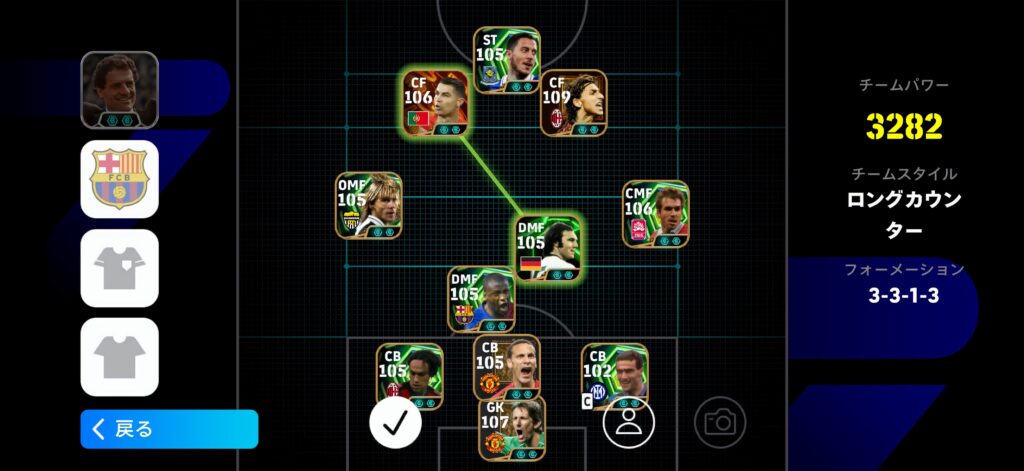The height and width of the screenshot is (471, 1024).
Task: Pick the OMF 105 player card
Action: (x=368, y=205)
